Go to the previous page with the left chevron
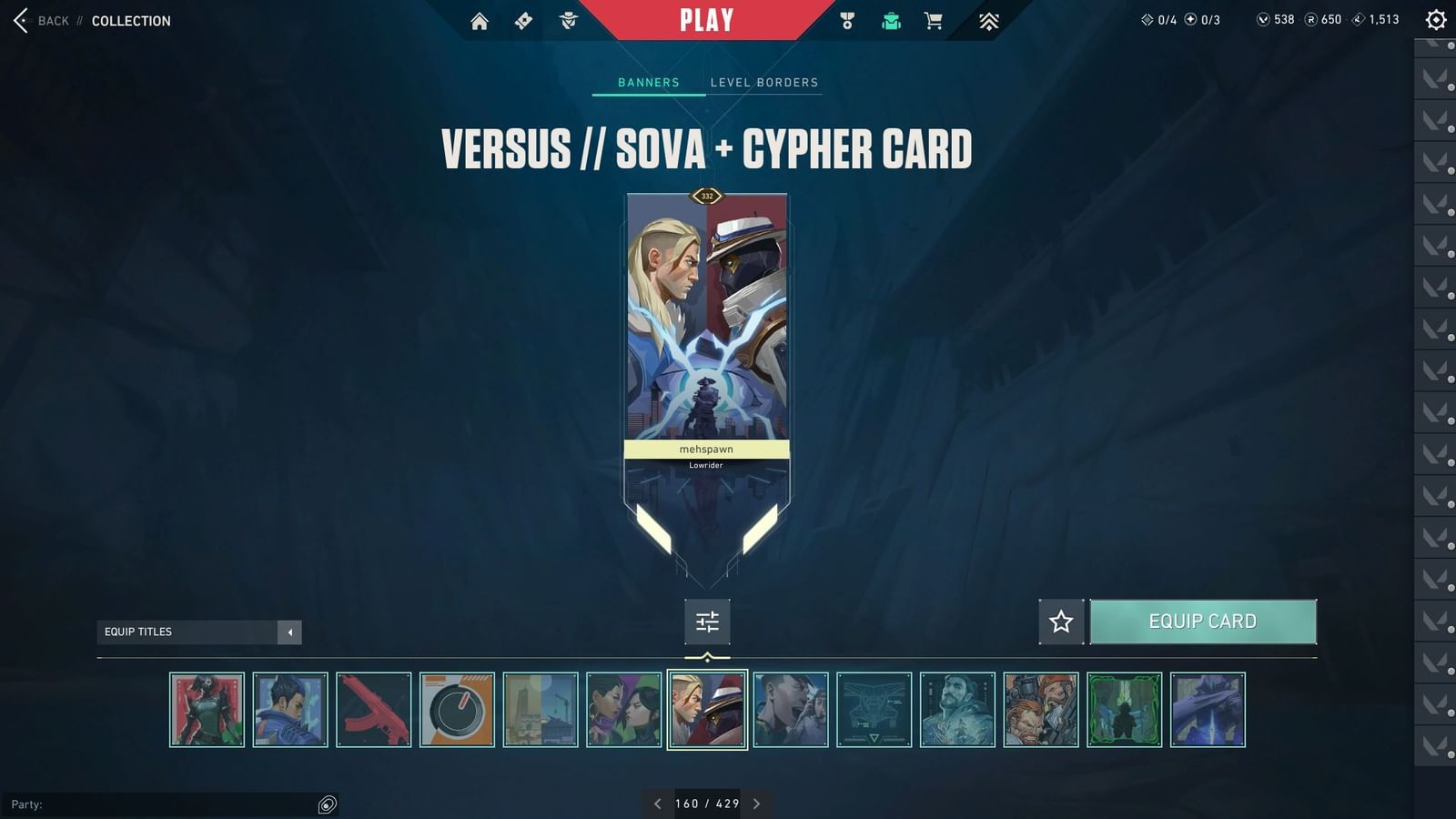Screen dimensions: 1456x819 point(657,804)
